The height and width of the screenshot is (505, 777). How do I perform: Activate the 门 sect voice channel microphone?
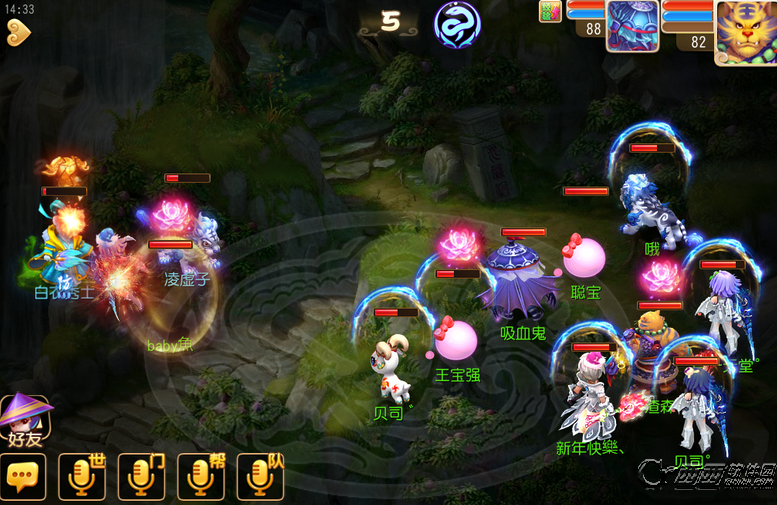[x=141, y=477]
